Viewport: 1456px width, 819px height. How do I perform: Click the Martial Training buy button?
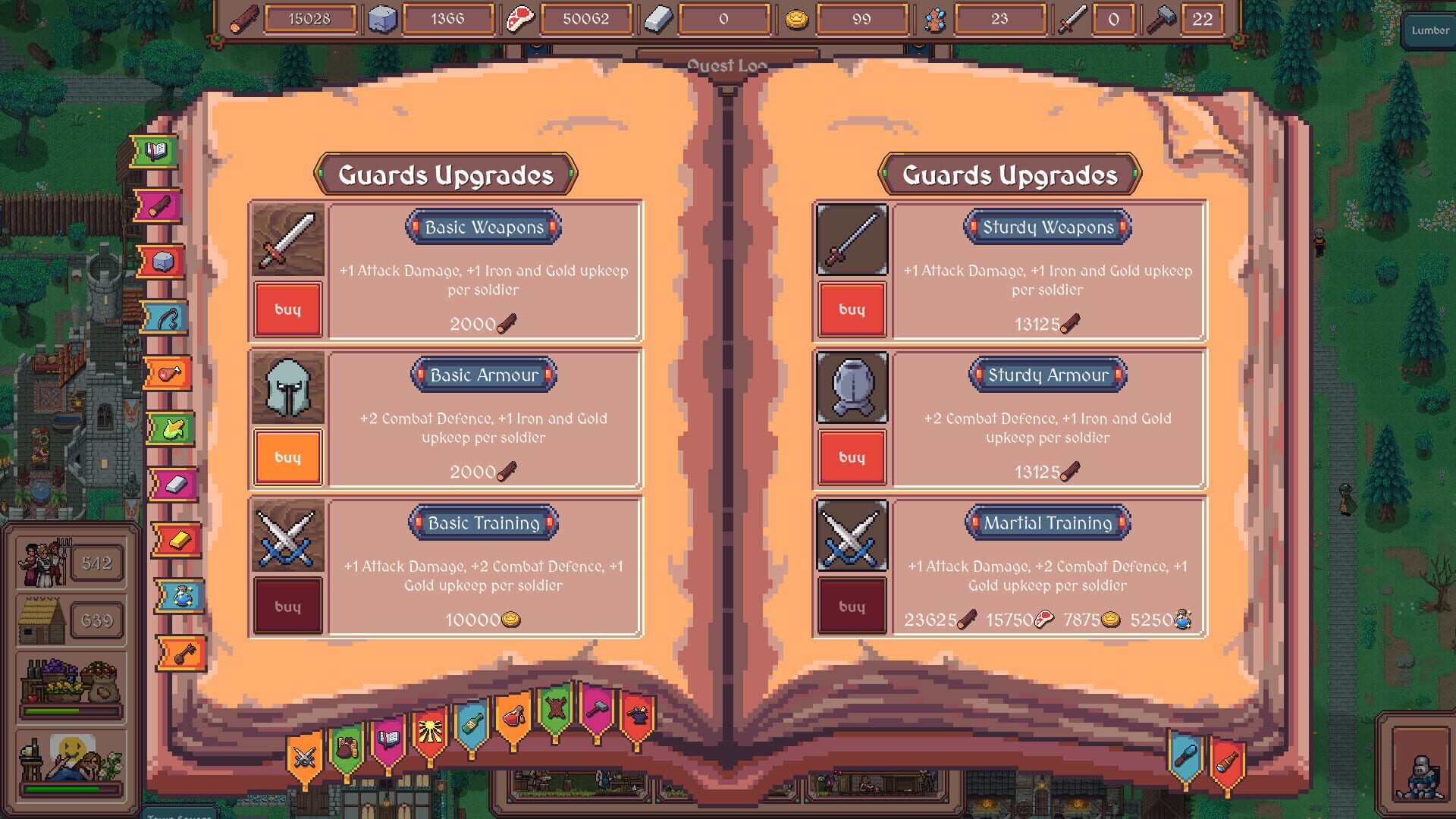852,605
